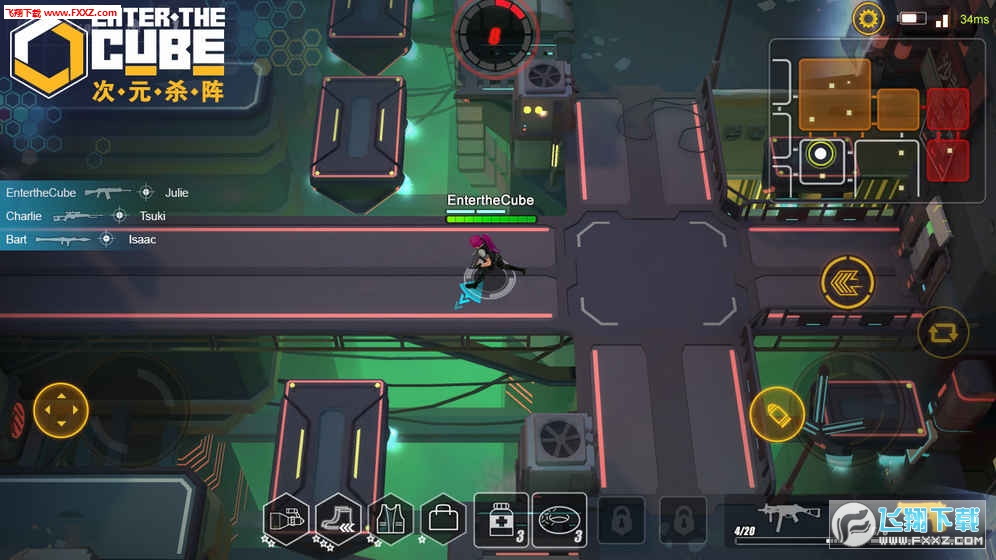Viewport: 996px width, 560px height.
Task: Select EntertheCube row in kill feed
Action: tap(97, 192)
